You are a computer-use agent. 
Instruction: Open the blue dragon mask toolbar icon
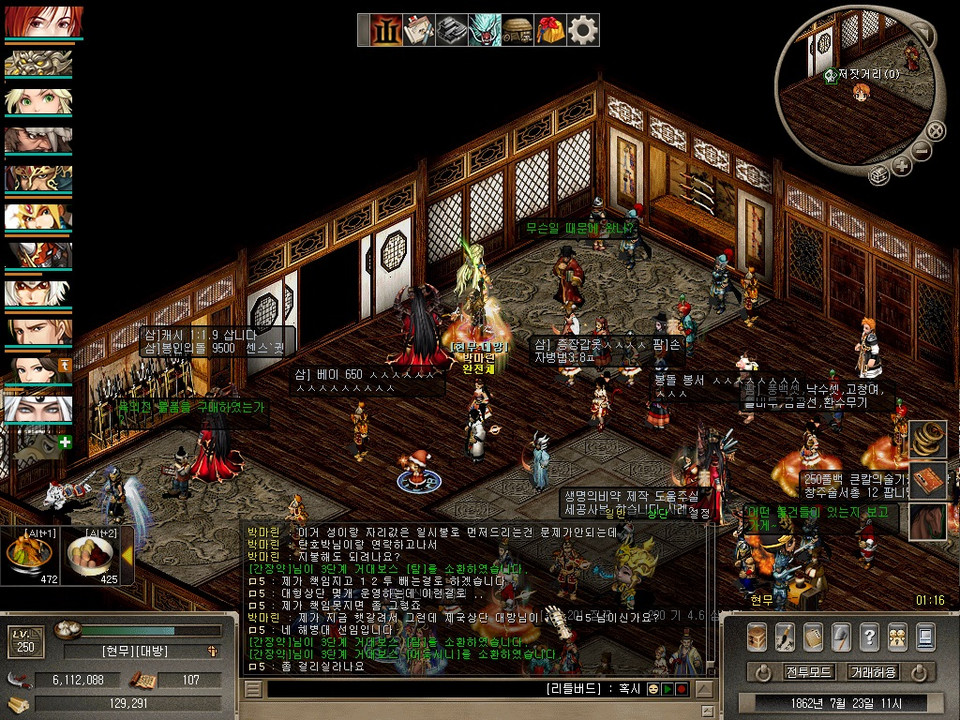click(485, 31)
